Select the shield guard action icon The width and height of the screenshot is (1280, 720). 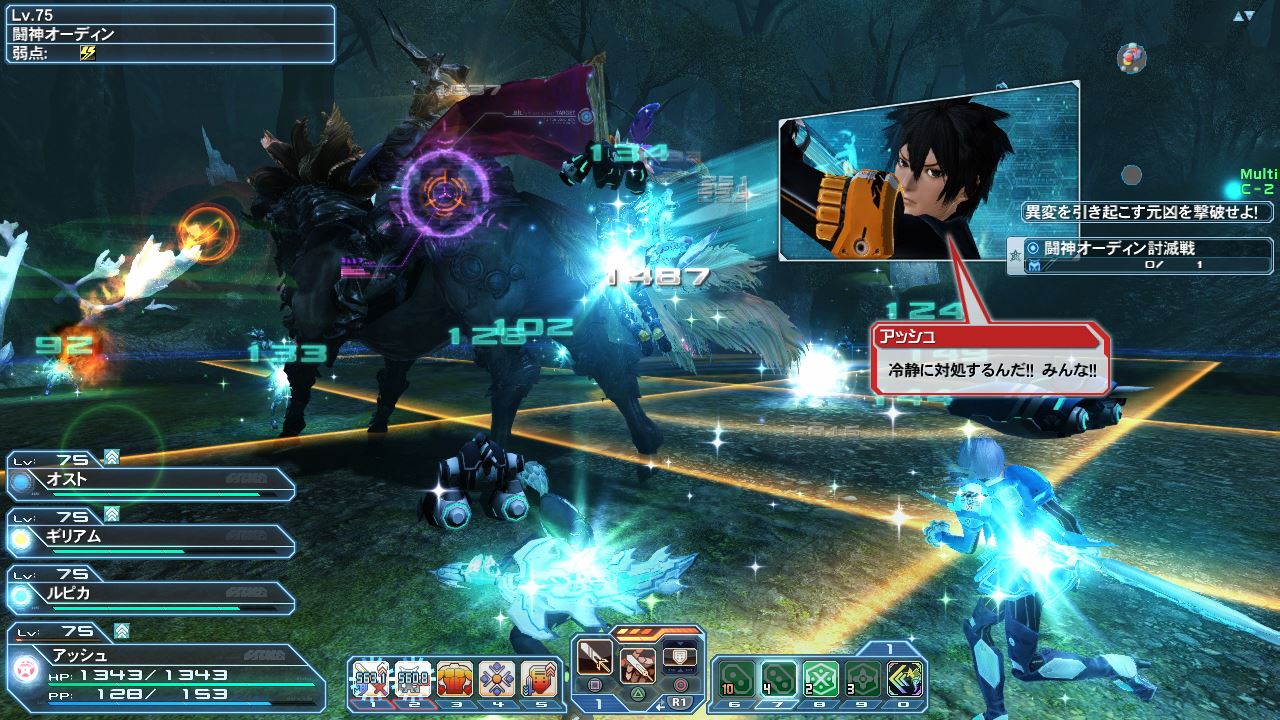[x=680, y=656]
